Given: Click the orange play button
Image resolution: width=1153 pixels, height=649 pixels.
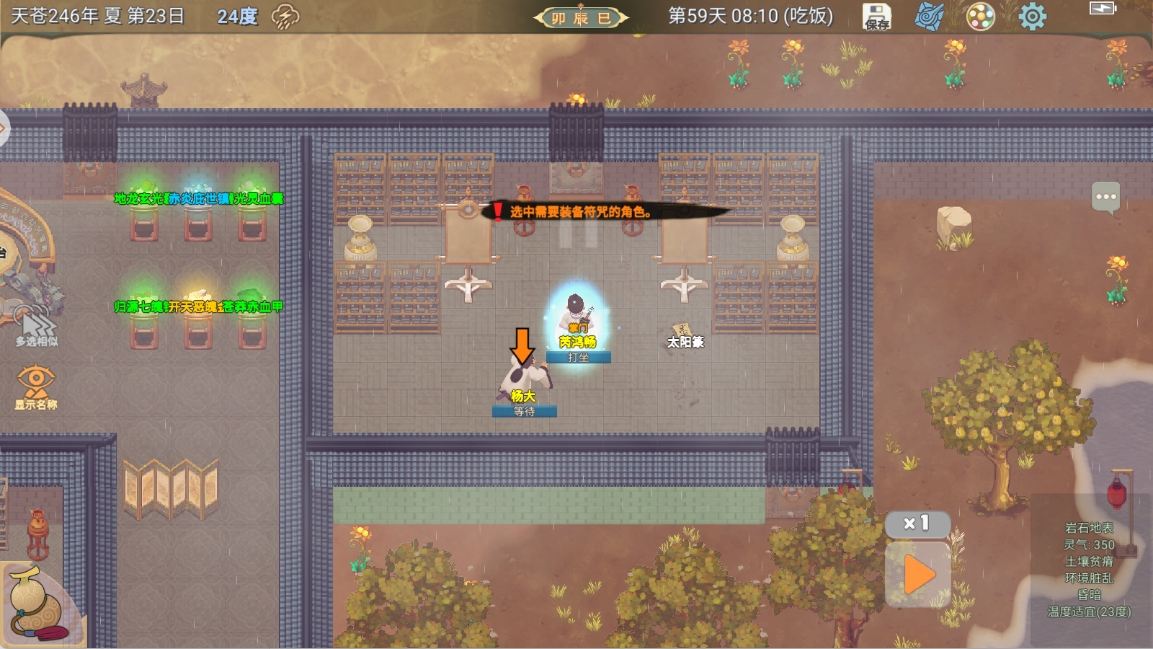Looking at the screenshot, I should tap(918, 575).
